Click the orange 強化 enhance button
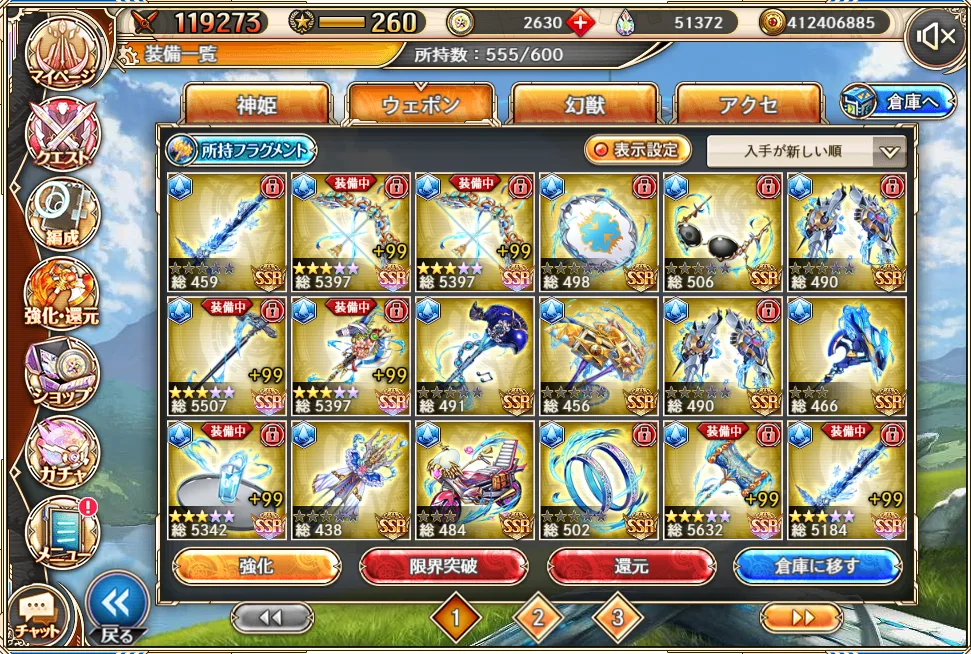Viewport: 971px width, 654px height. click(x=256, y=566)
